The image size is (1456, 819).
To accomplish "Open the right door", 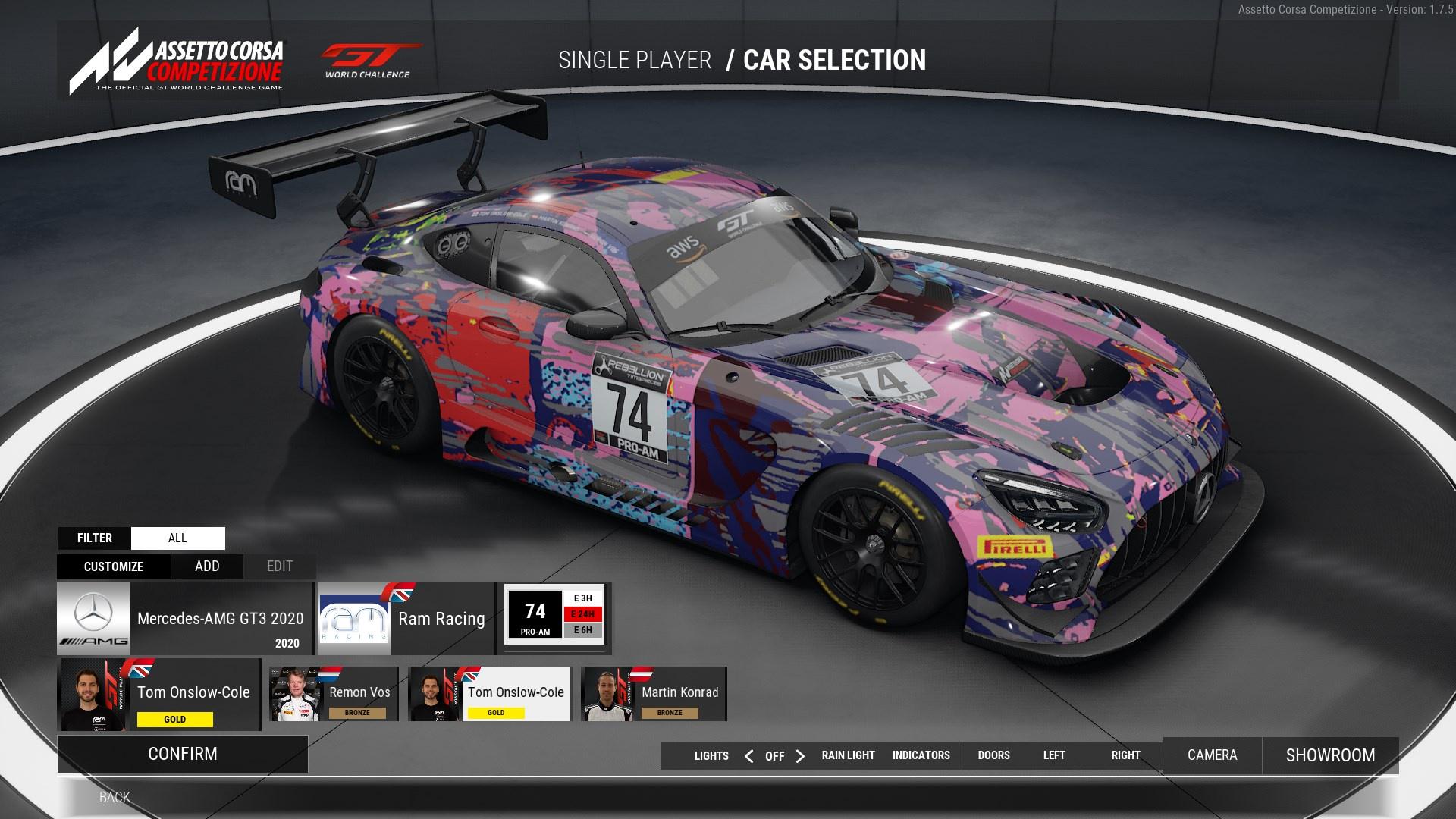I will (x=1125, y=755).
